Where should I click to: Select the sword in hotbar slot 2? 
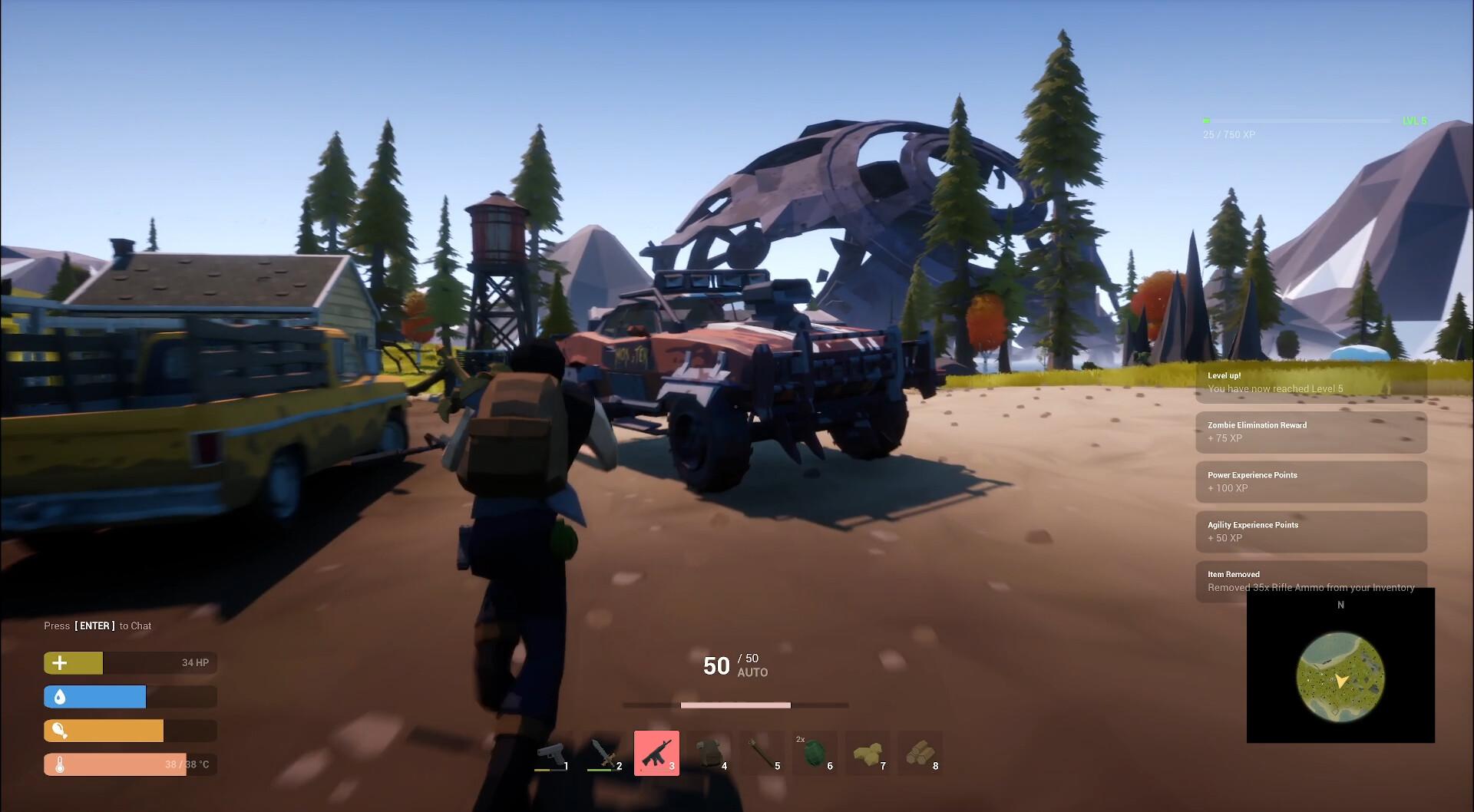pos(606,754)
